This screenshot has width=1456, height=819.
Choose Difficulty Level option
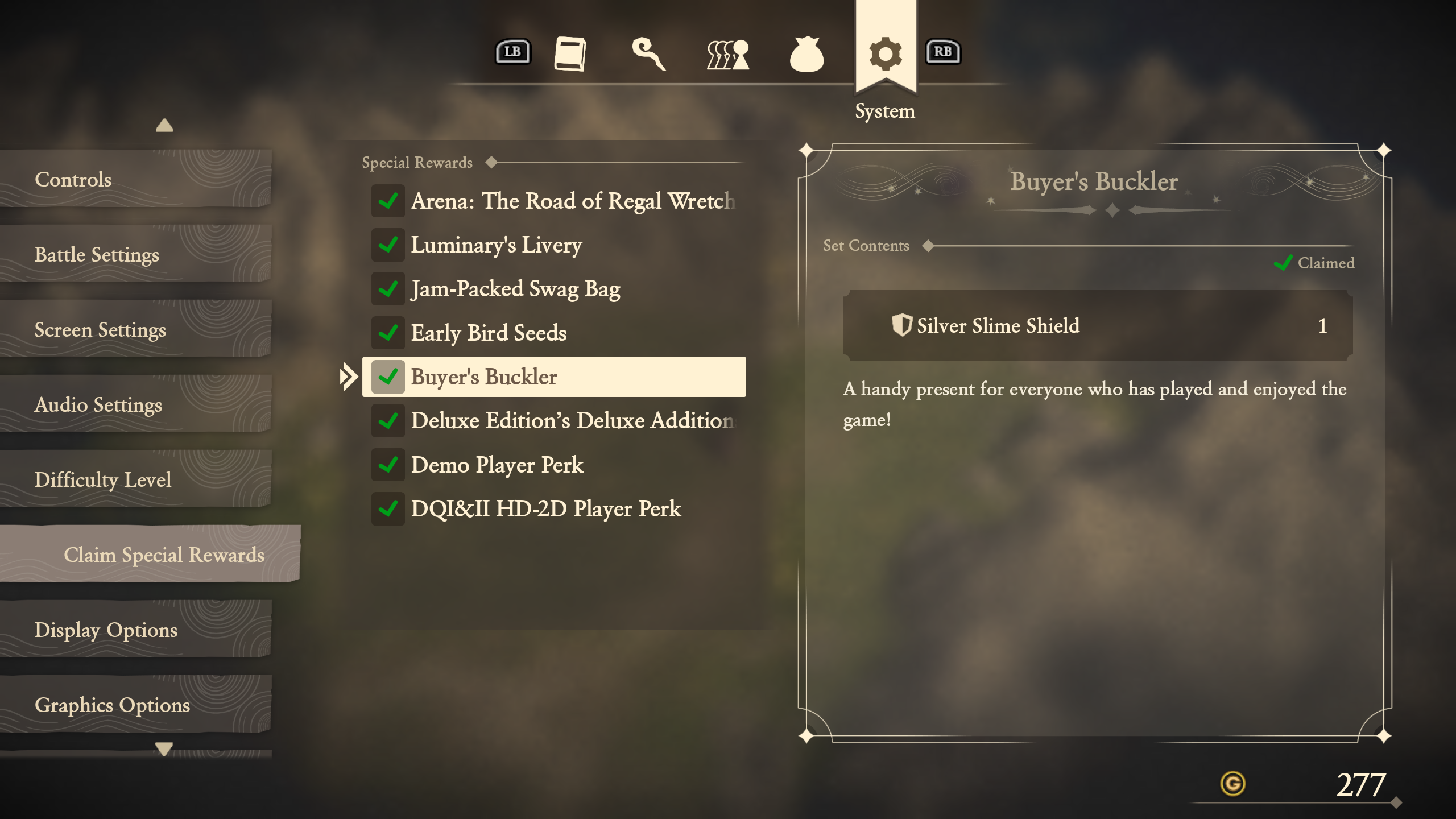click(x=135, y=480)
